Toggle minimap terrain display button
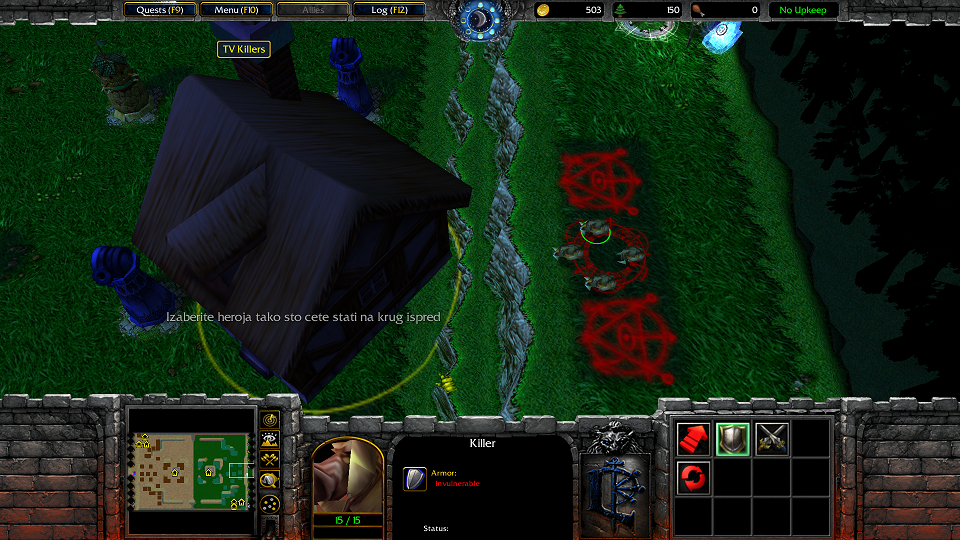Viewport: 960px width, 540px height. (x=270, y=439)
